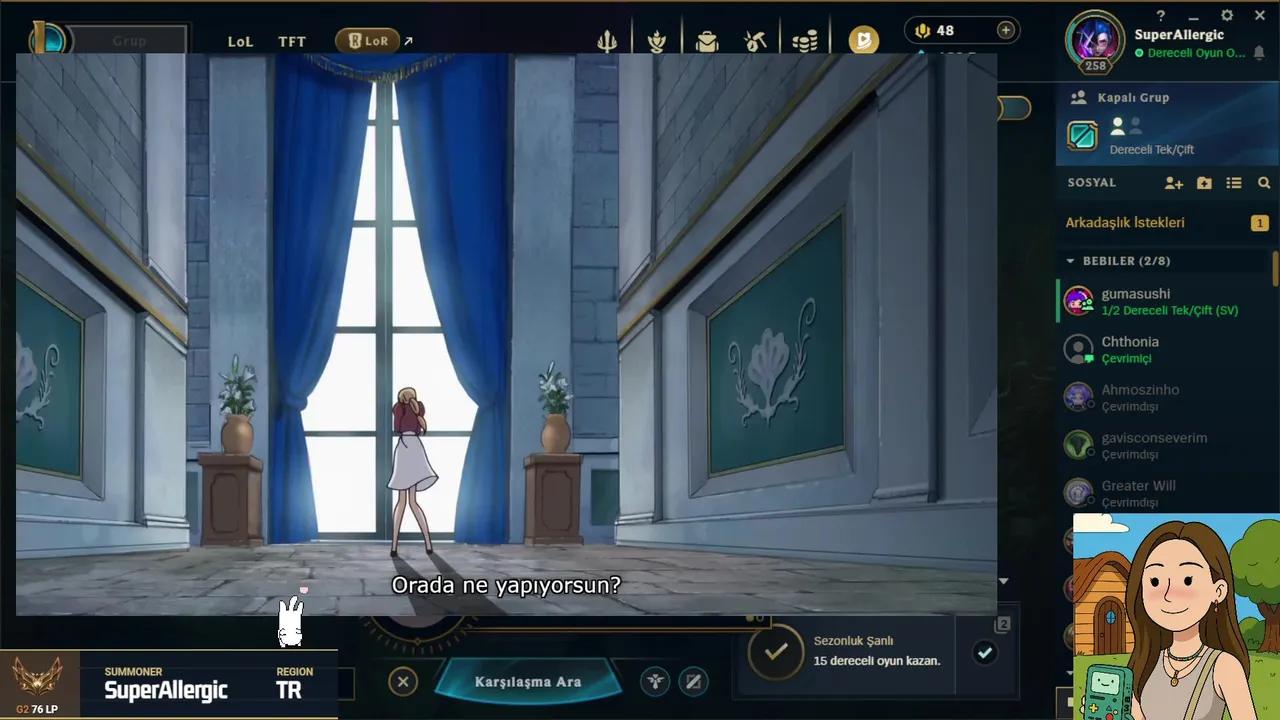The height and width of the screenshot is (720, 1280).
Task: Click the gold circular mobile app icon
Action: pyautogui.click(x=863, y=40)
